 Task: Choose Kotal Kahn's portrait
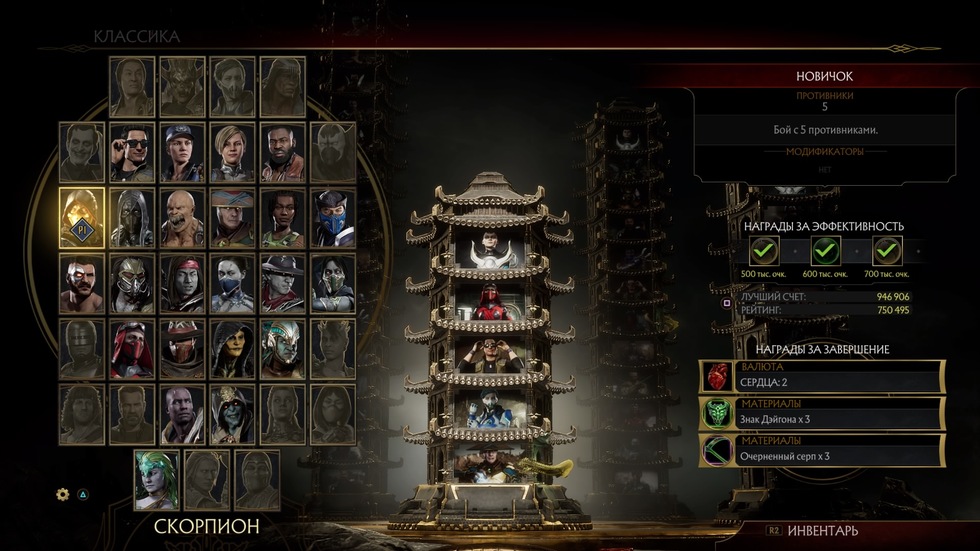pyautogui.click(x=283, y=346)
